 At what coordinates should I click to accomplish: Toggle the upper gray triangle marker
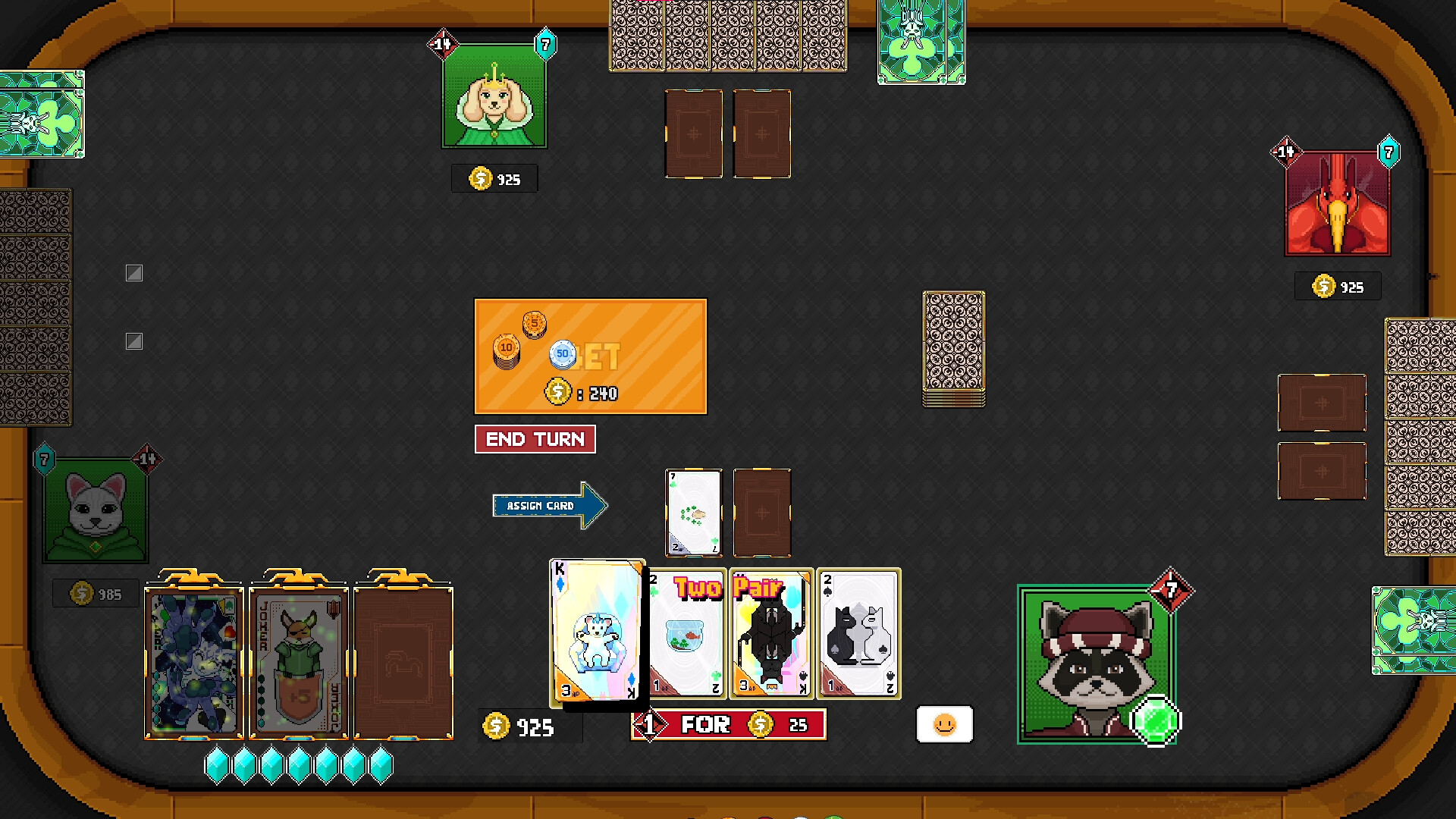pyautogui.click(x=133, y=273)
